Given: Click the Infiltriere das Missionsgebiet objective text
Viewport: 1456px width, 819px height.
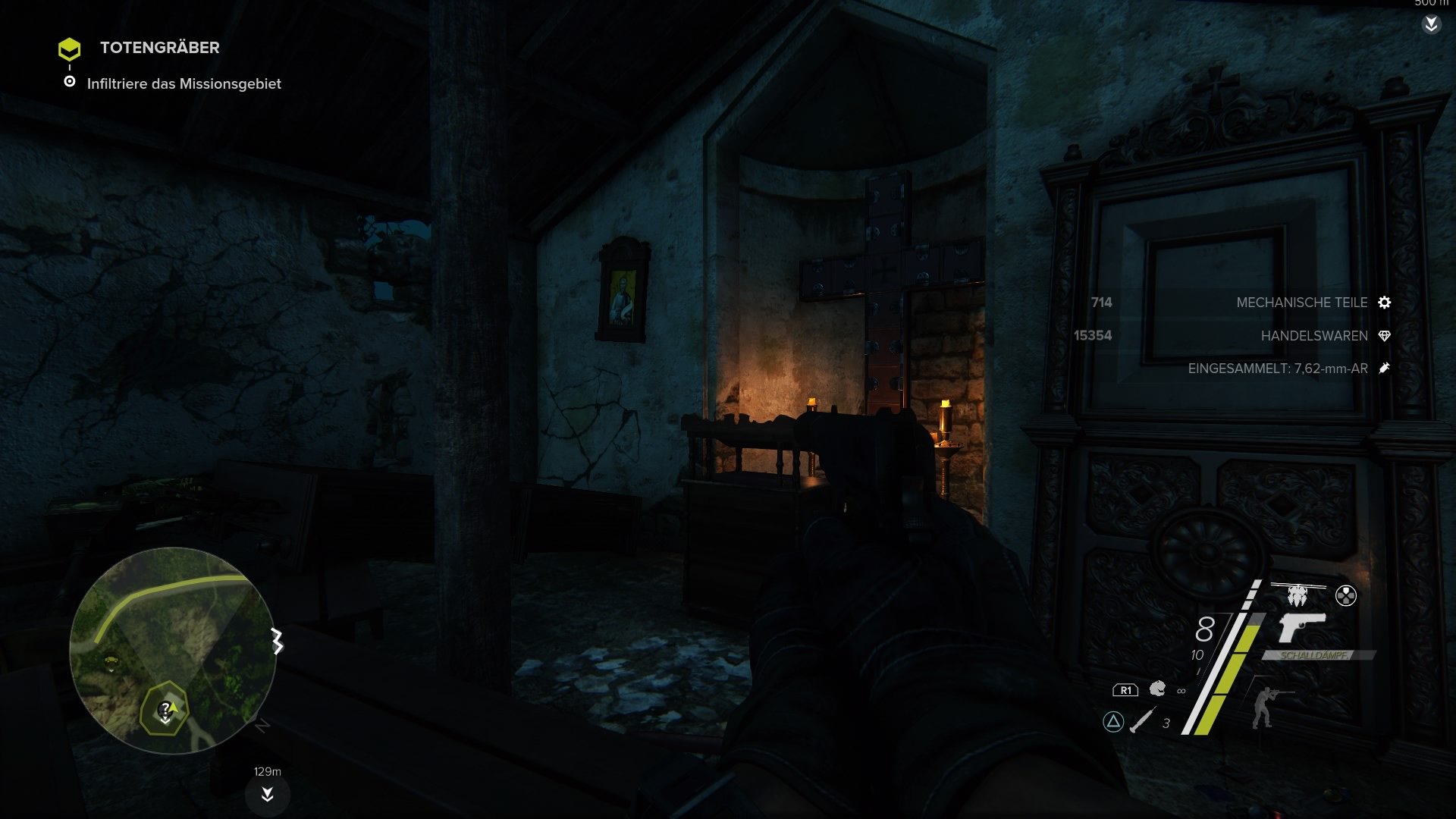Looking at the screenshot, I should pyautogui.click(x=185, y=84).
